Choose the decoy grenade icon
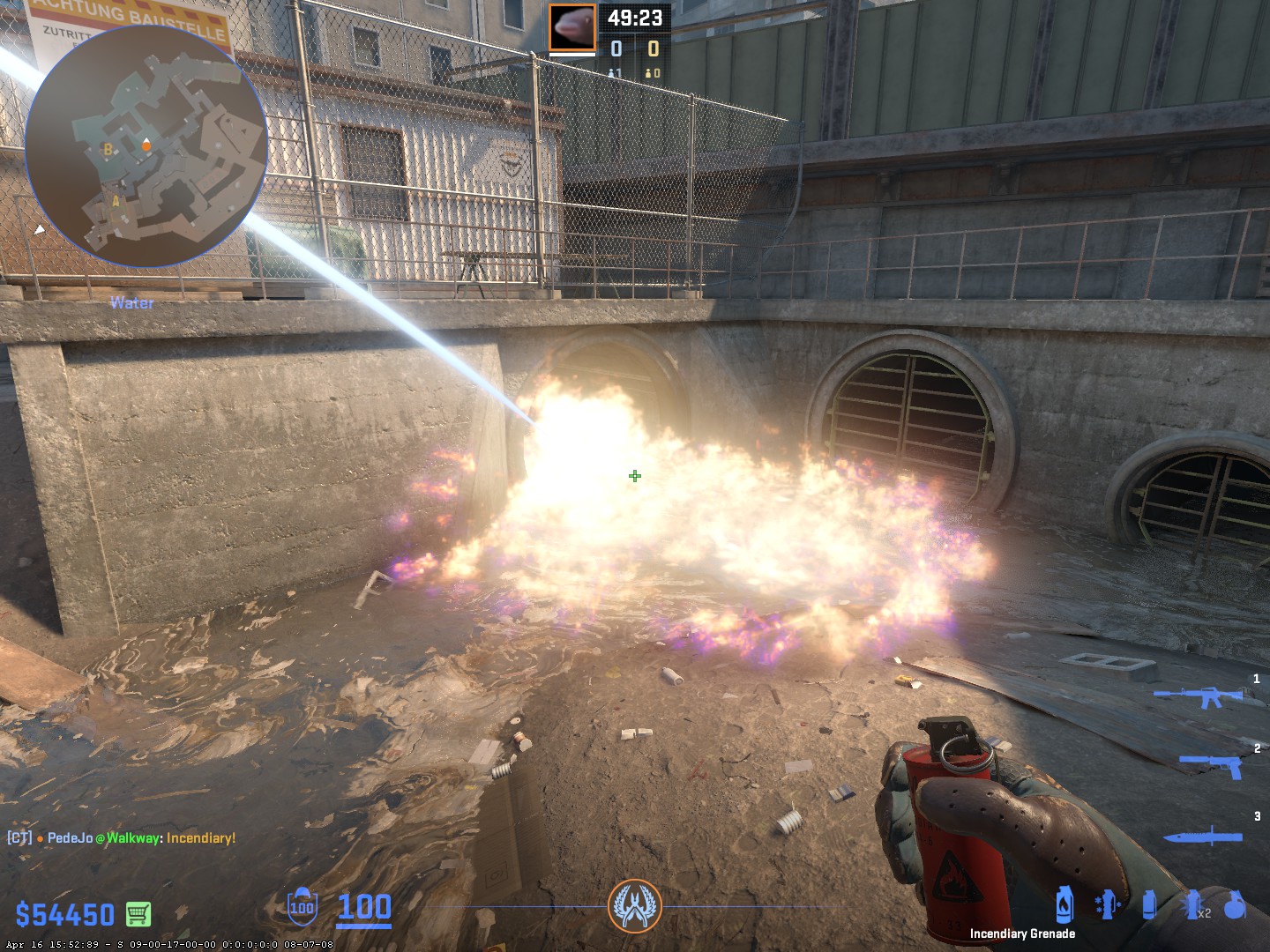This screenshot has height=952, width=1270. (x=1107, y=905)
